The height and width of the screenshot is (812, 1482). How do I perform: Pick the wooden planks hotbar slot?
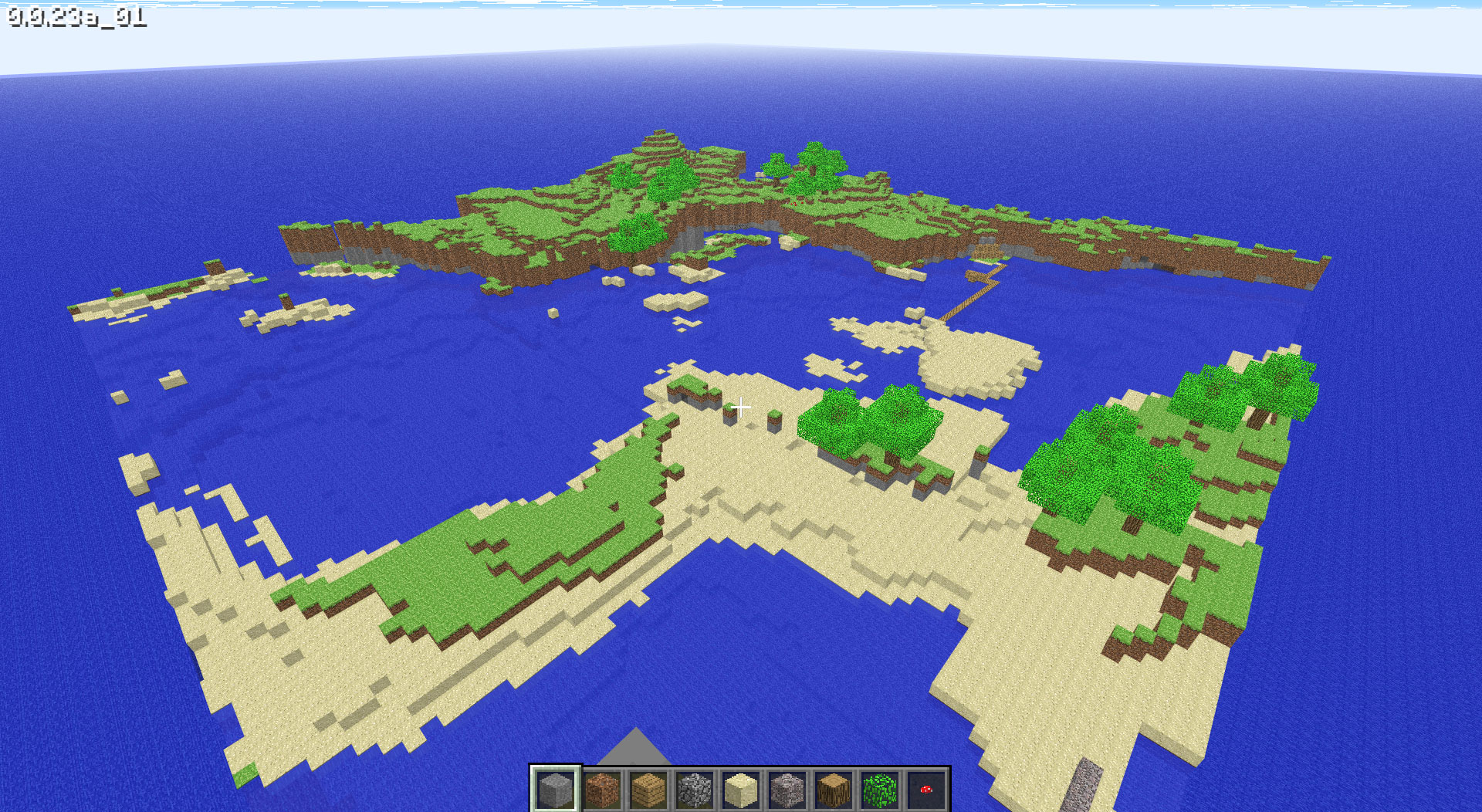pyautogui.click(x=648, y=790)
